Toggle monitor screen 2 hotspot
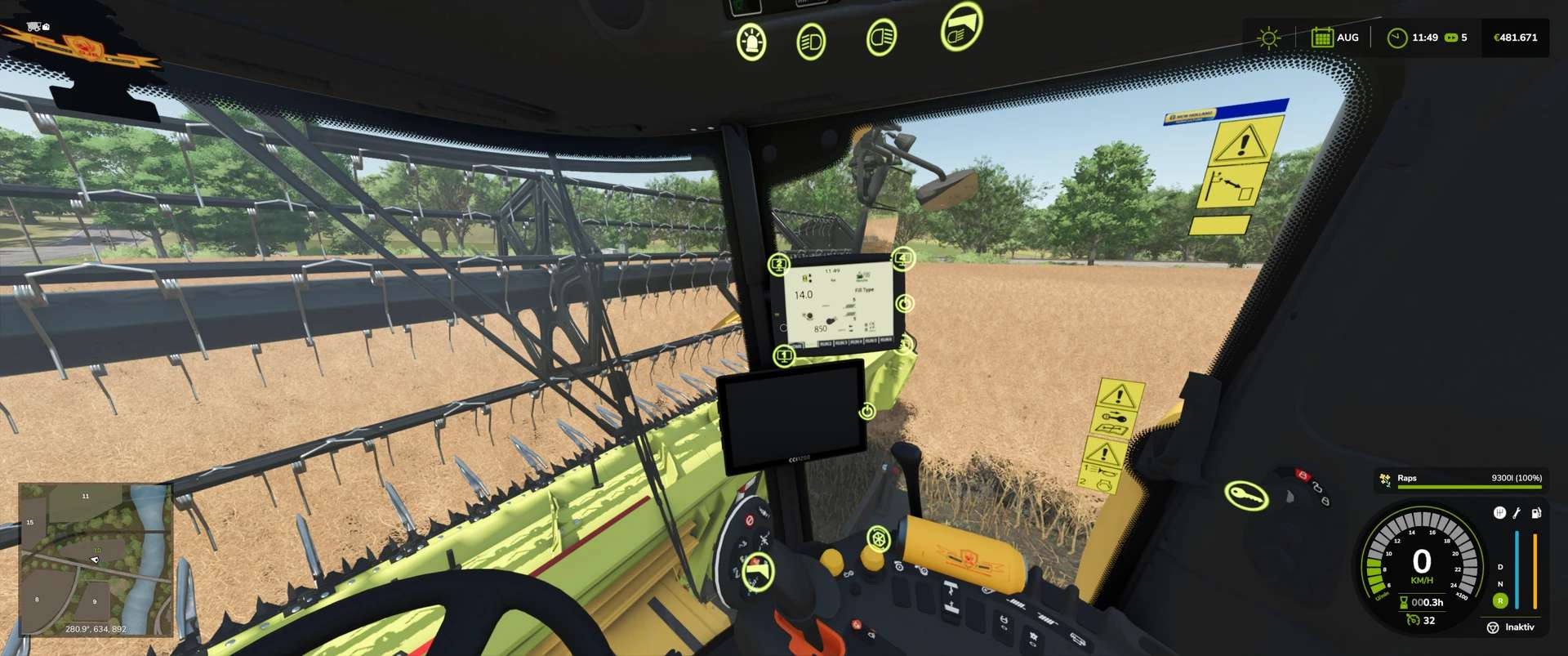 tap(779, 263)
